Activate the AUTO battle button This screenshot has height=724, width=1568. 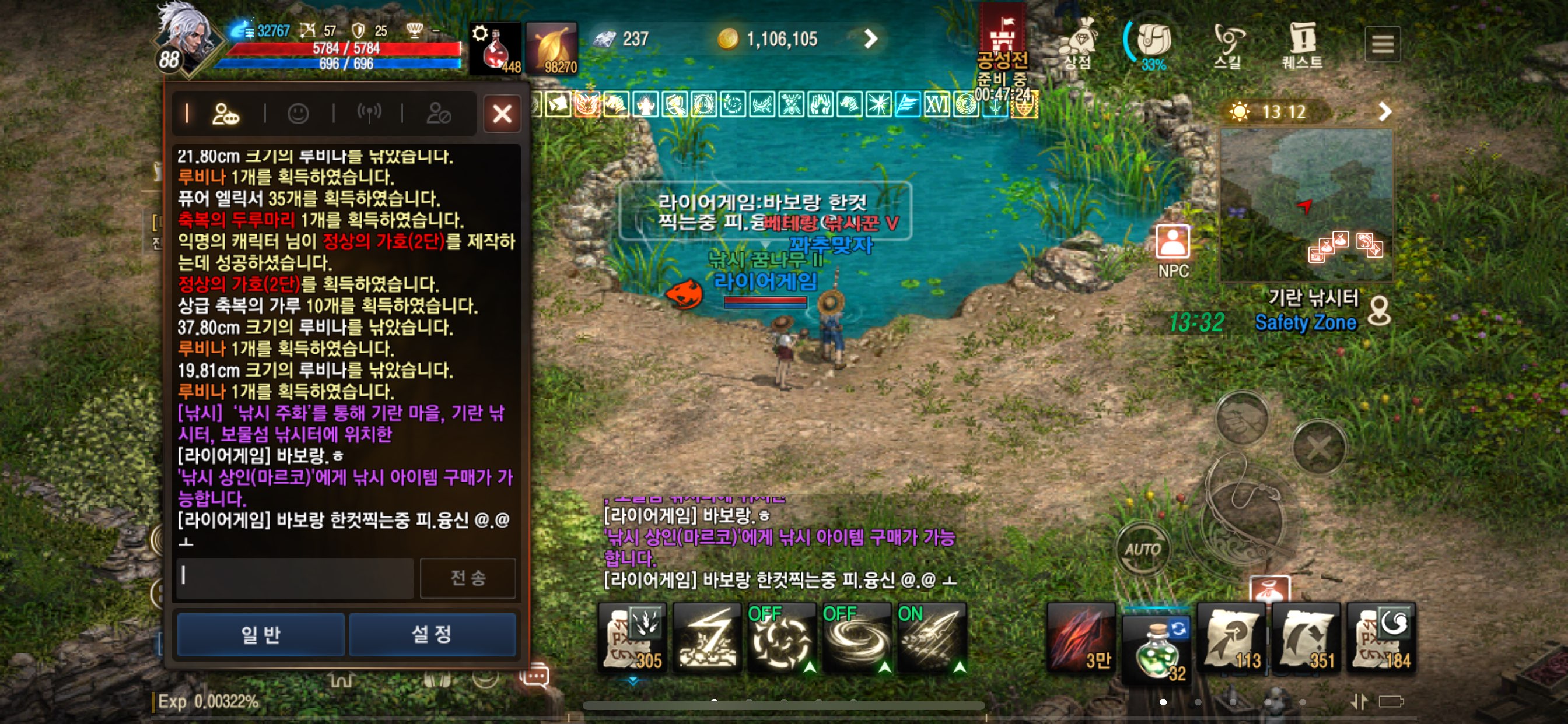[x=1143, y=548]
